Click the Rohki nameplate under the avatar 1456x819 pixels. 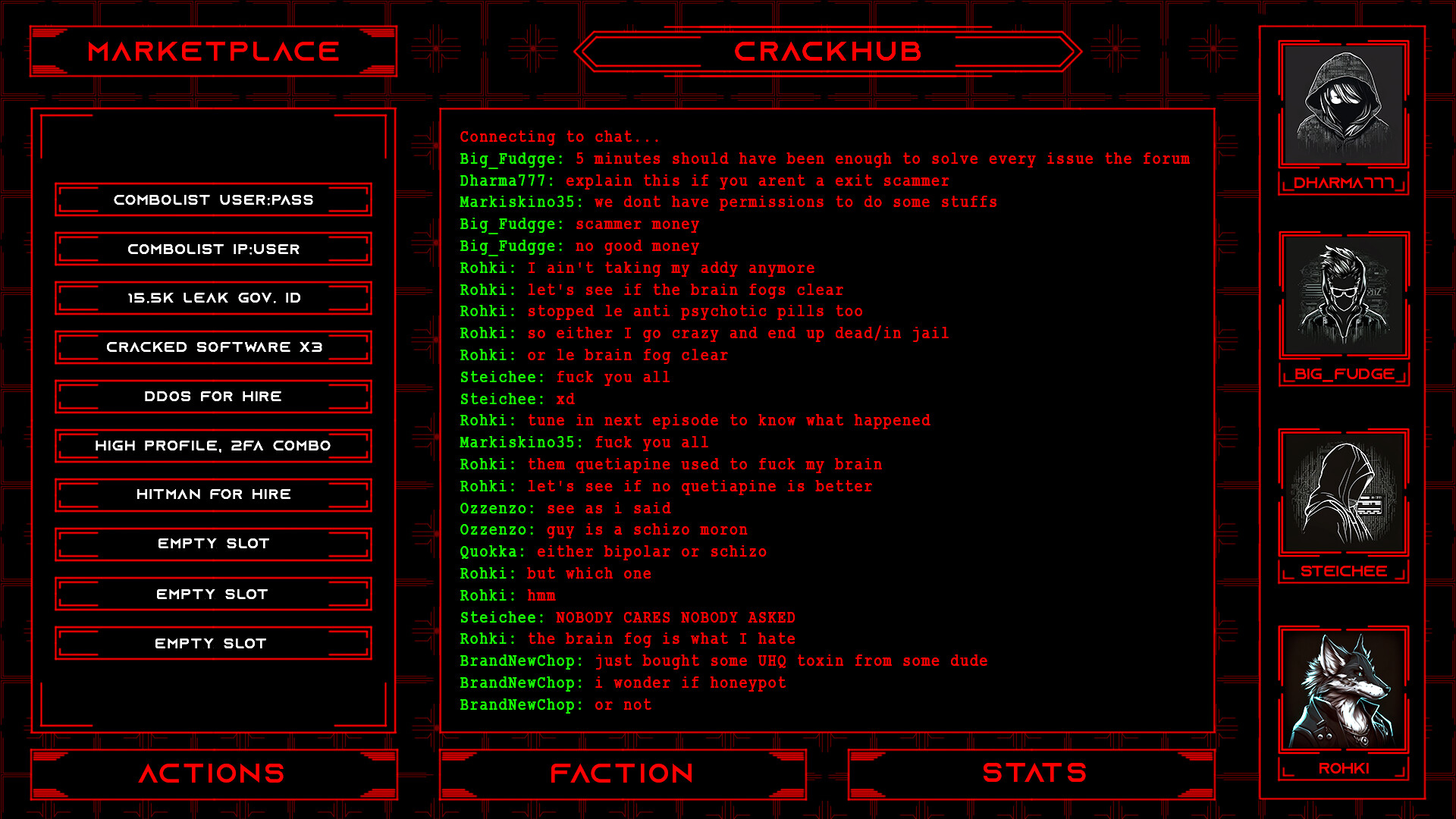pyautogui.click(x=1343, y=767)
